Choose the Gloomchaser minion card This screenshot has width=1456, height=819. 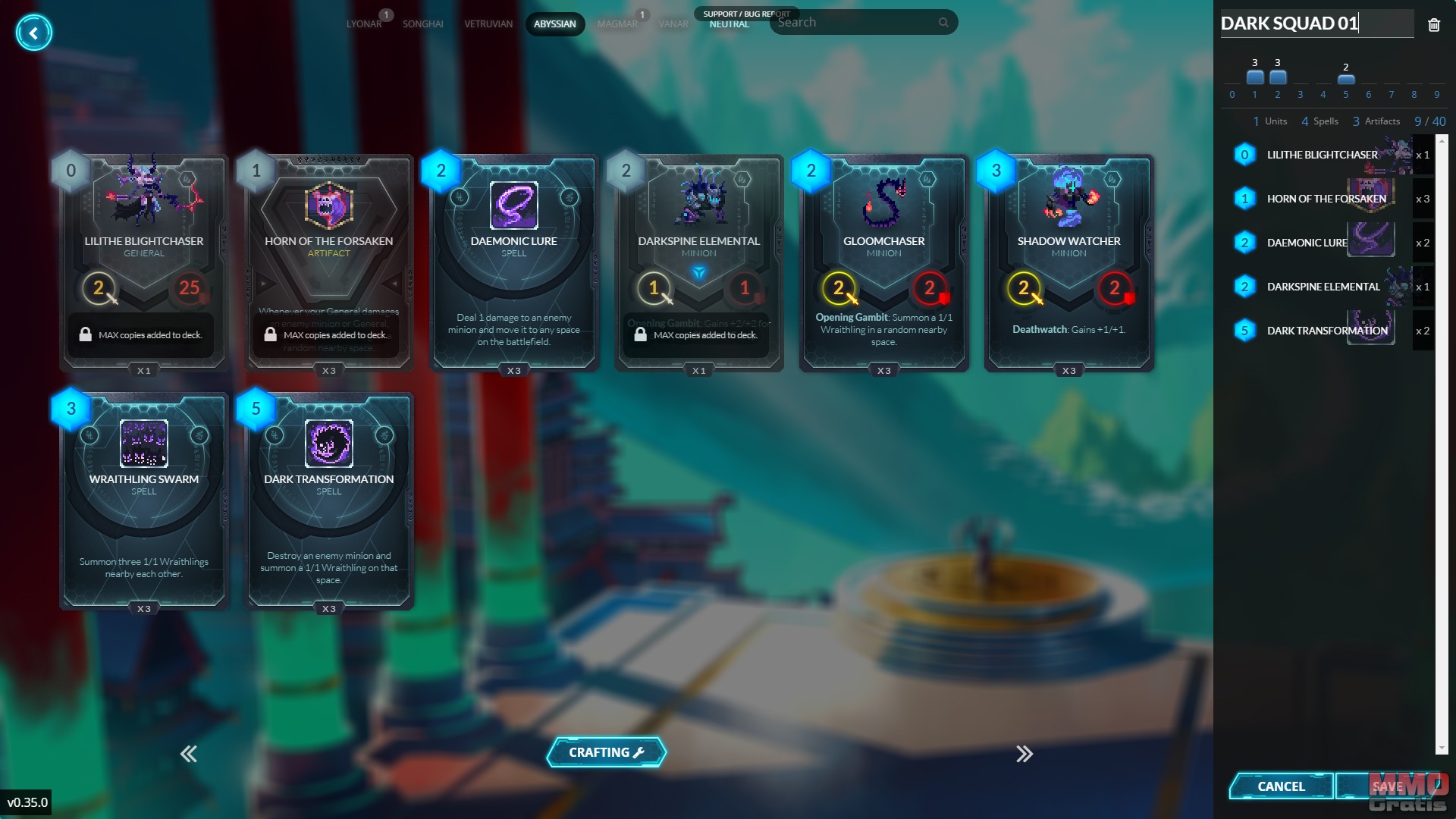tap(883, 262)
